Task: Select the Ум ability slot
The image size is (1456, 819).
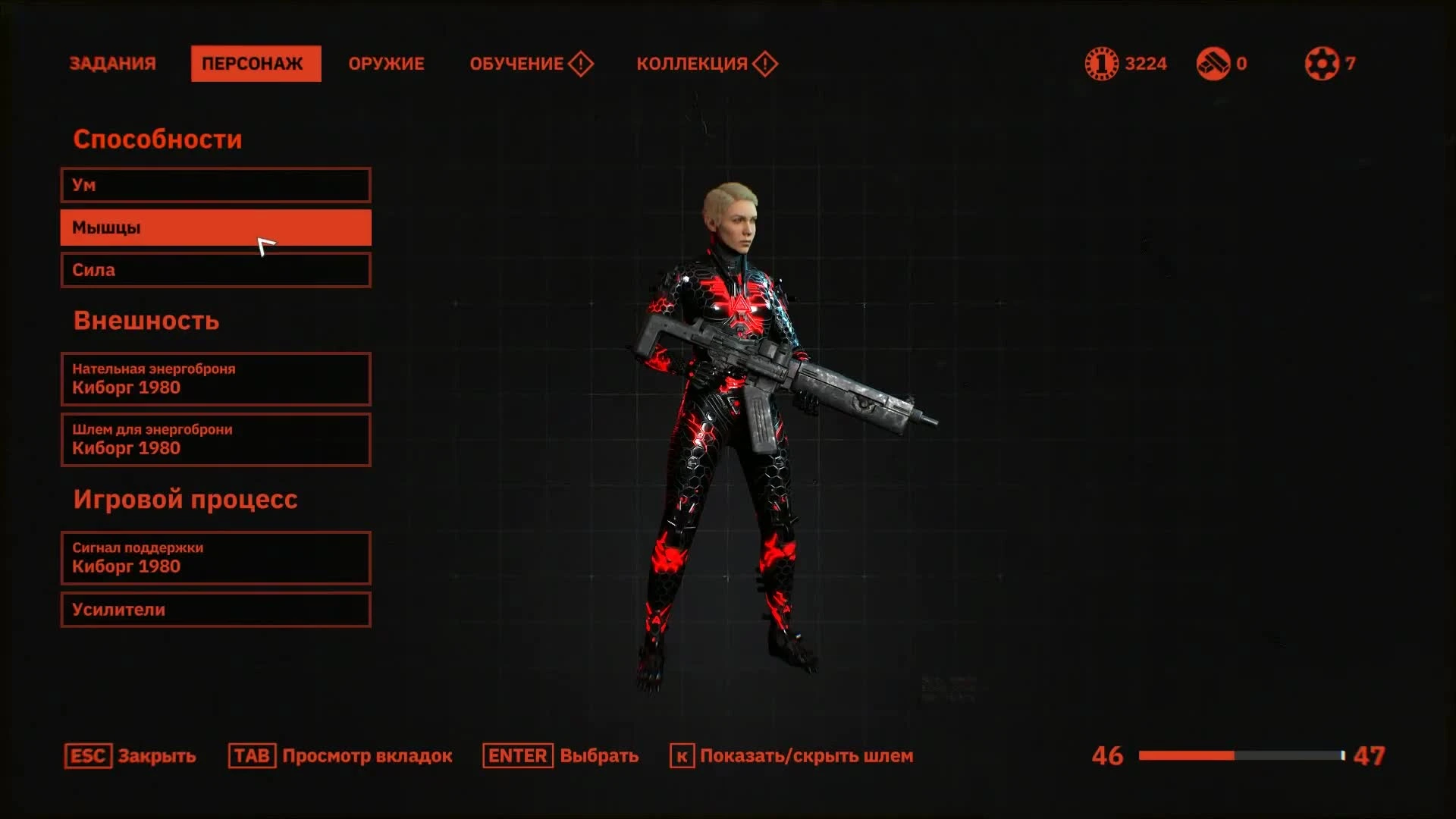Action: [x=215, y=184]
